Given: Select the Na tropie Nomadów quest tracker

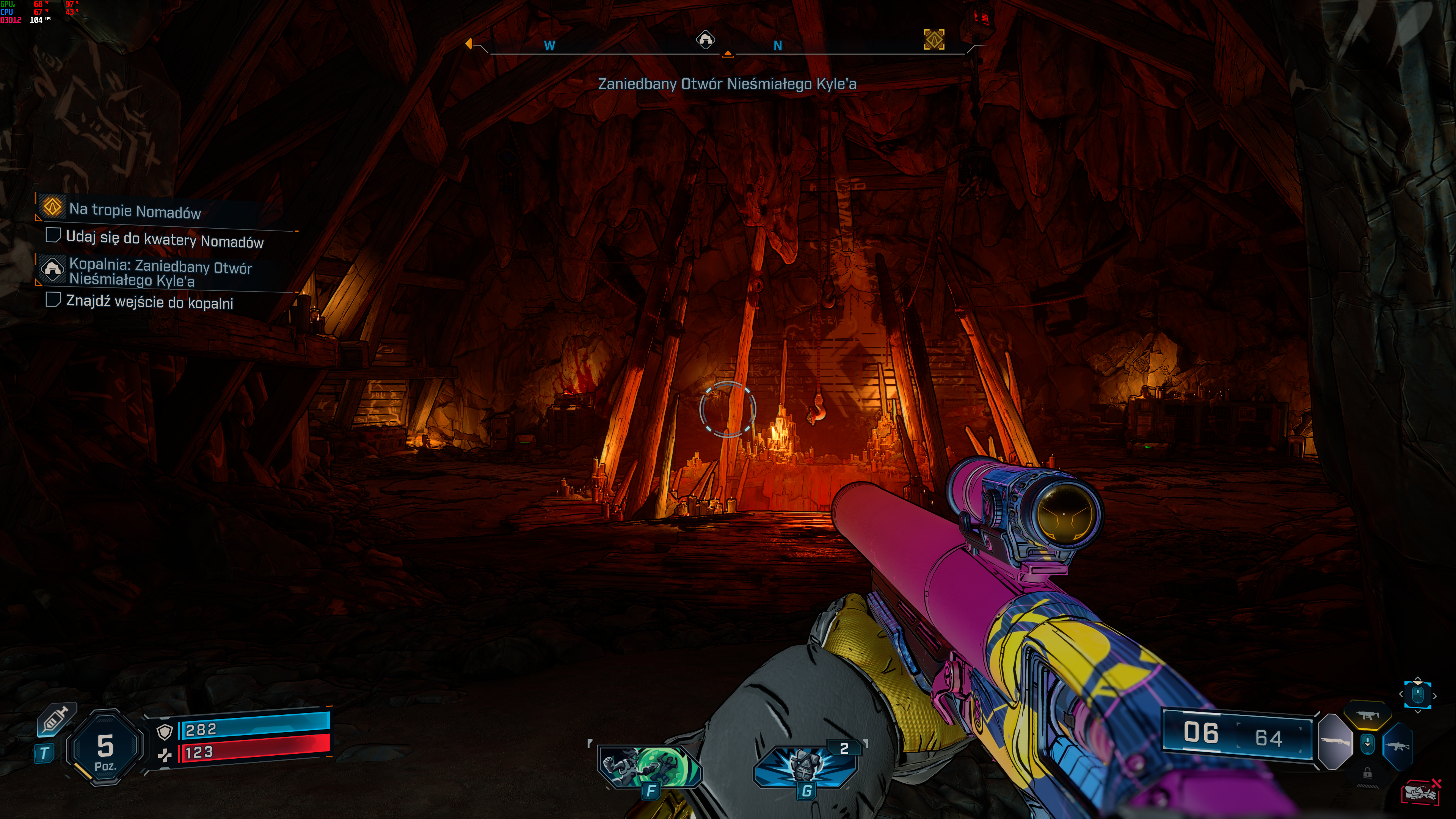Looking at the screenshot, I should [135, 211].
